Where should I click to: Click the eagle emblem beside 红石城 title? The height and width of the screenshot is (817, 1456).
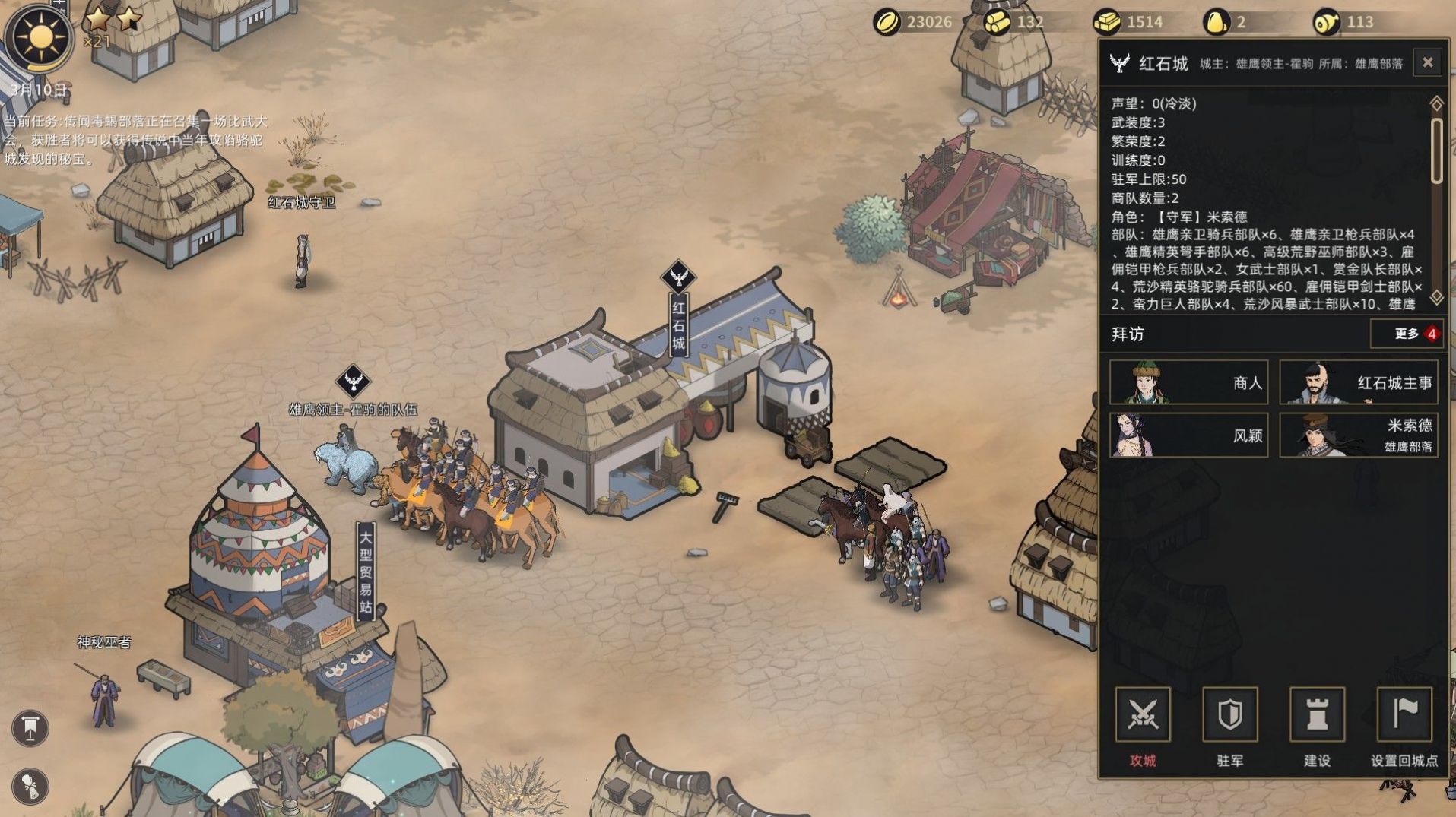click(1118, 62)
